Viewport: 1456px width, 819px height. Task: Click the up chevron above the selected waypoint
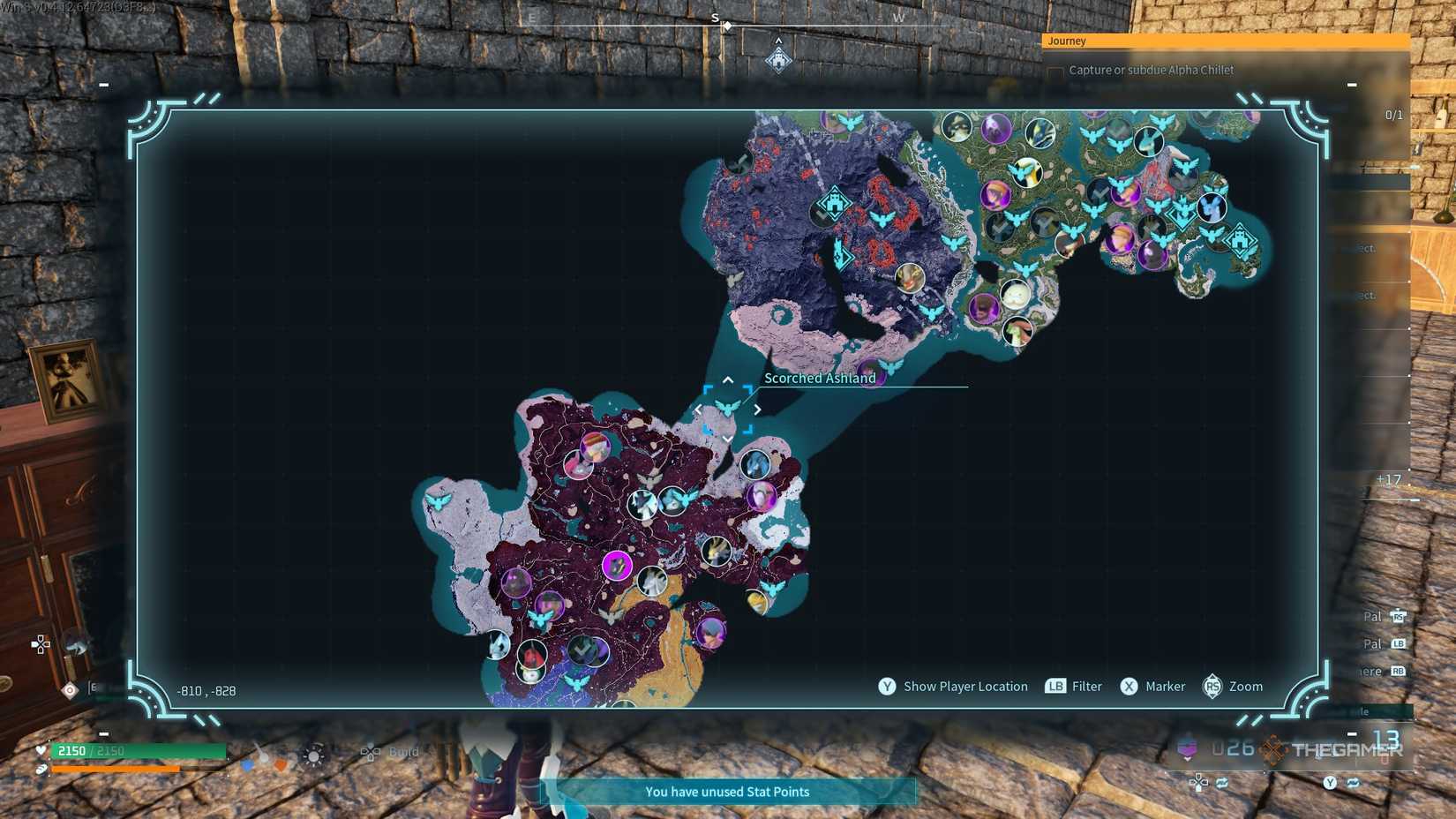tap(728, 379)
